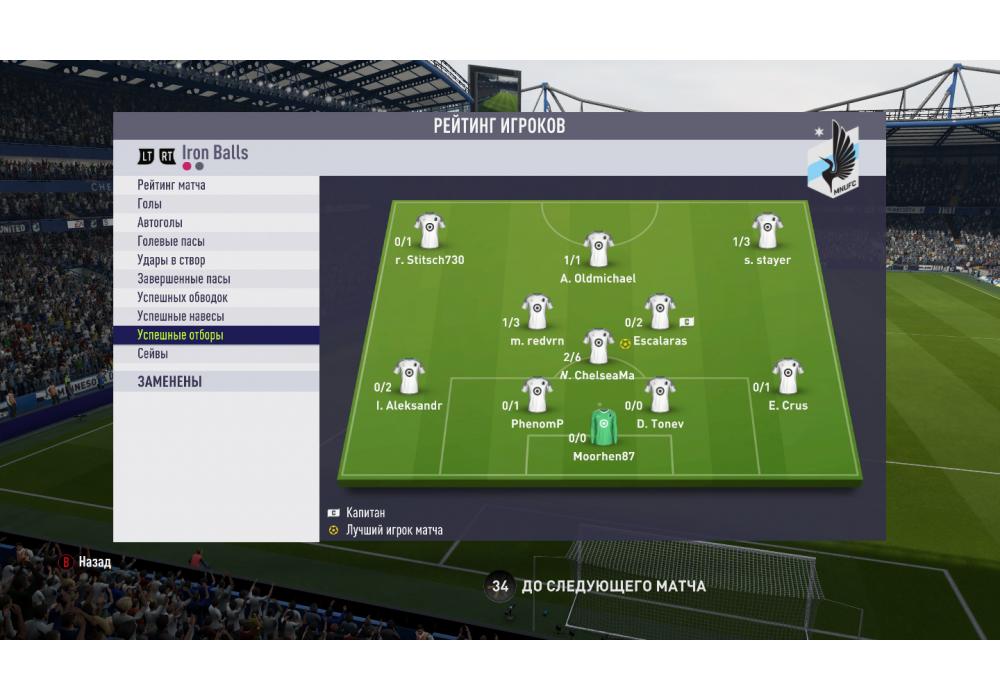This screenshot has width=1000, height=700.
Task: Click the highlighted Успешные отборы row
Action: [x=216, y=335]
